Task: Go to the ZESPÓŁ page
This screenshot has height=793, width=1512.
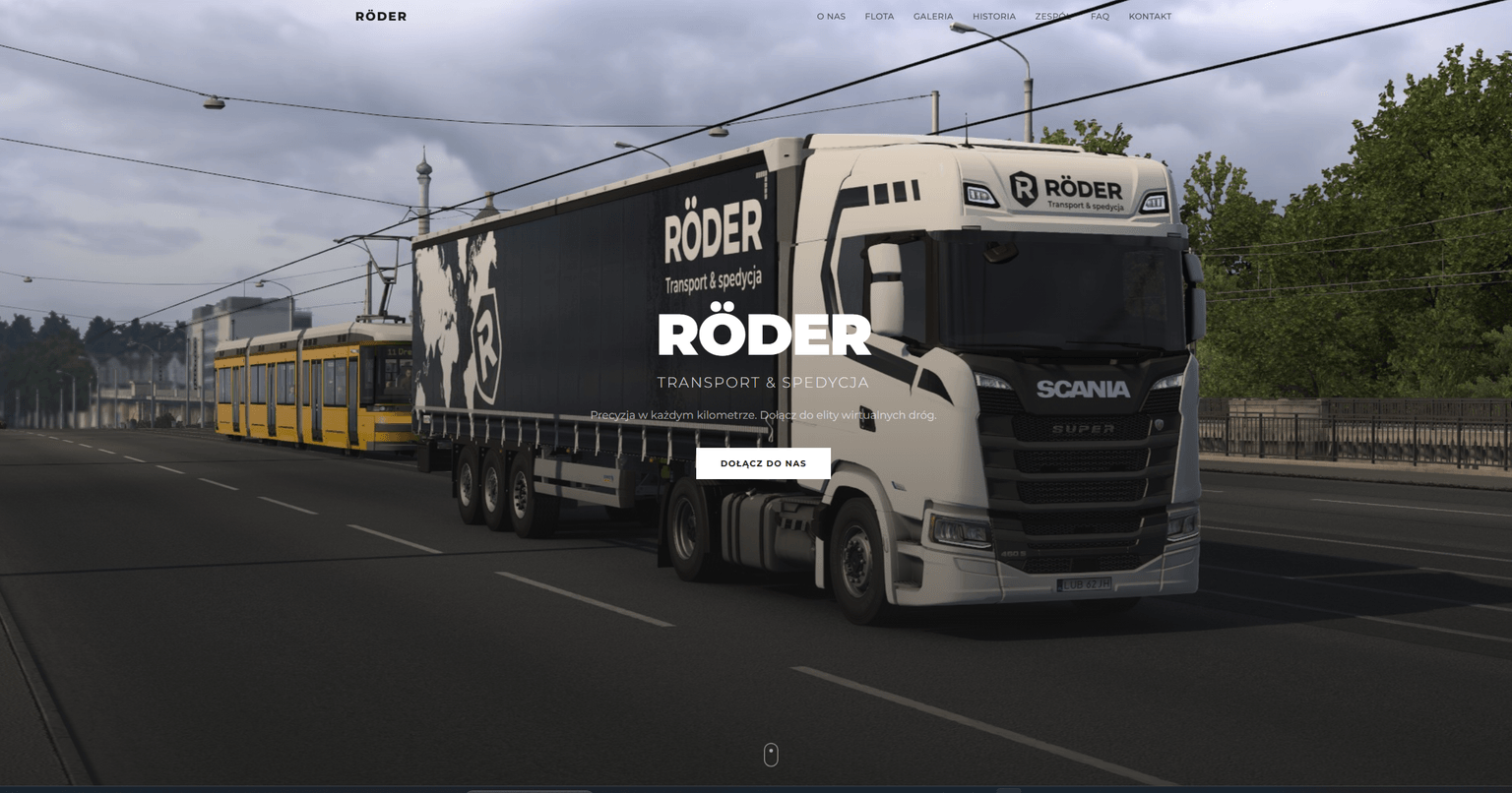Action: 1051,16
